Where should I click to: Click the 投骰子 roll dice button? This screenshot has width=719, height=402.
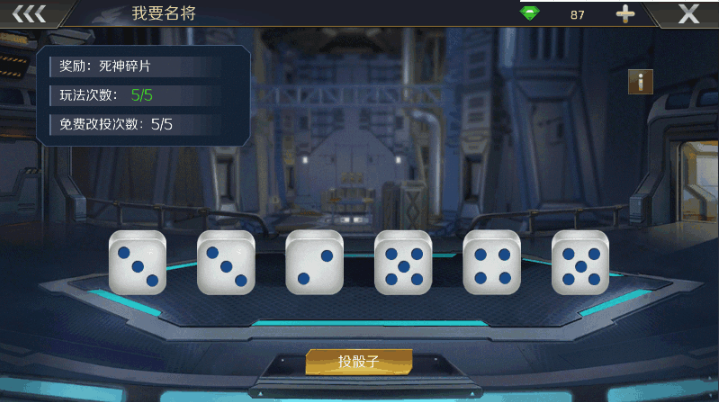tap(358, 362)
